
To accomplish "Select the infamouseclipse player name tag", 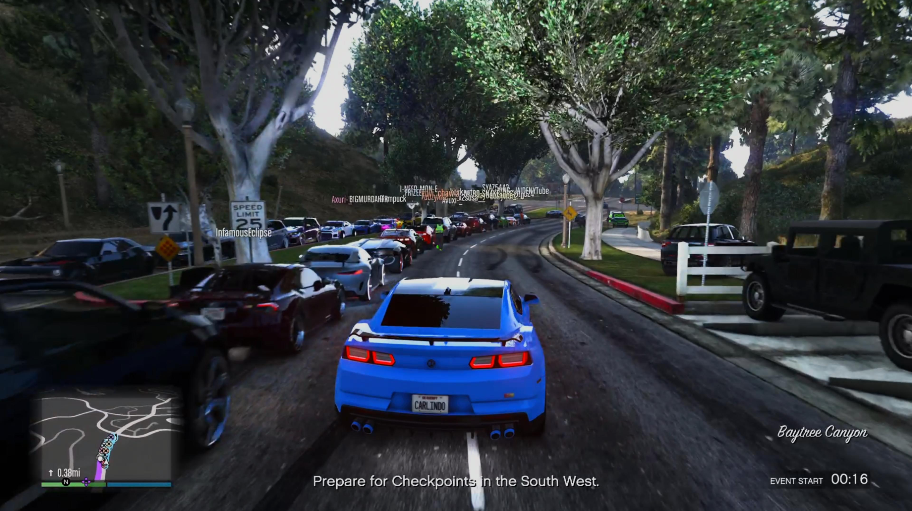I will (246, 232).
